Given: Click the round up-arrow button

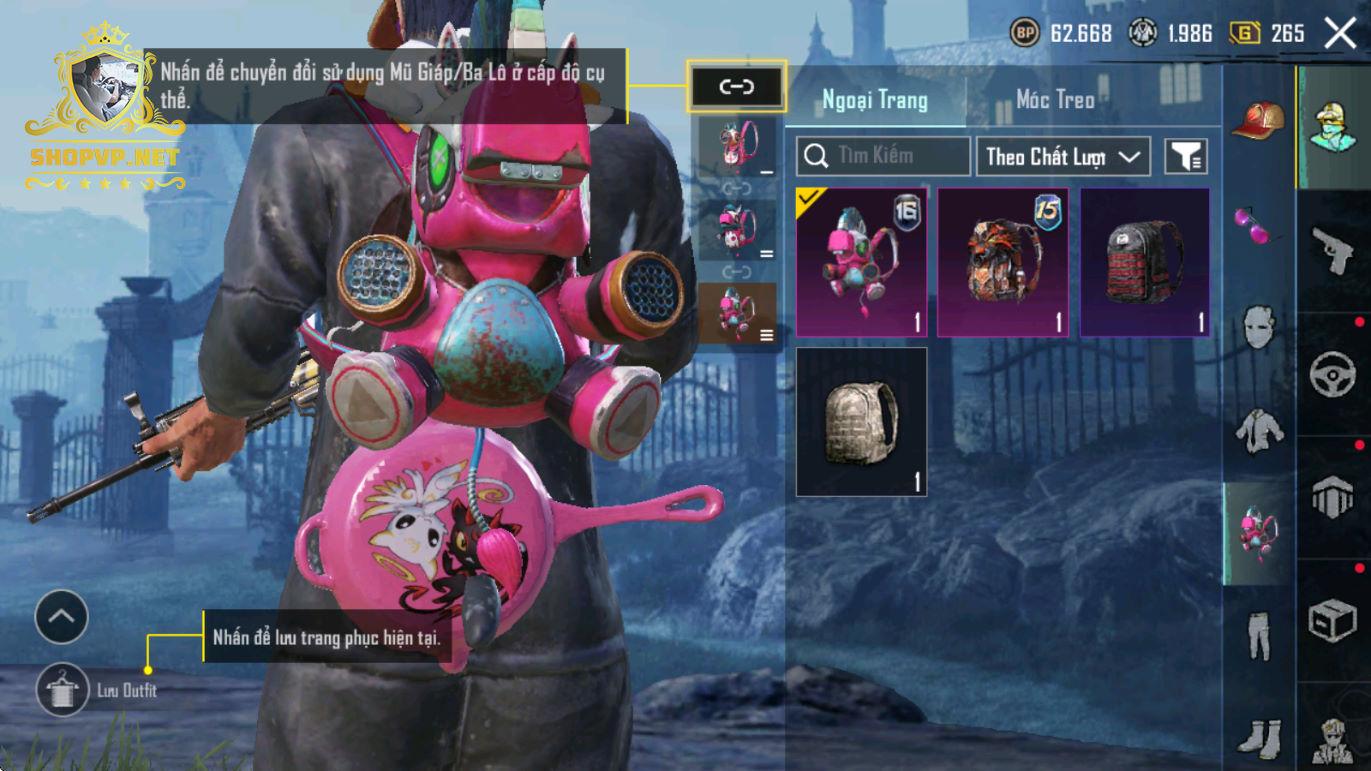Looking at the screenshot, I should coord(62,618).
